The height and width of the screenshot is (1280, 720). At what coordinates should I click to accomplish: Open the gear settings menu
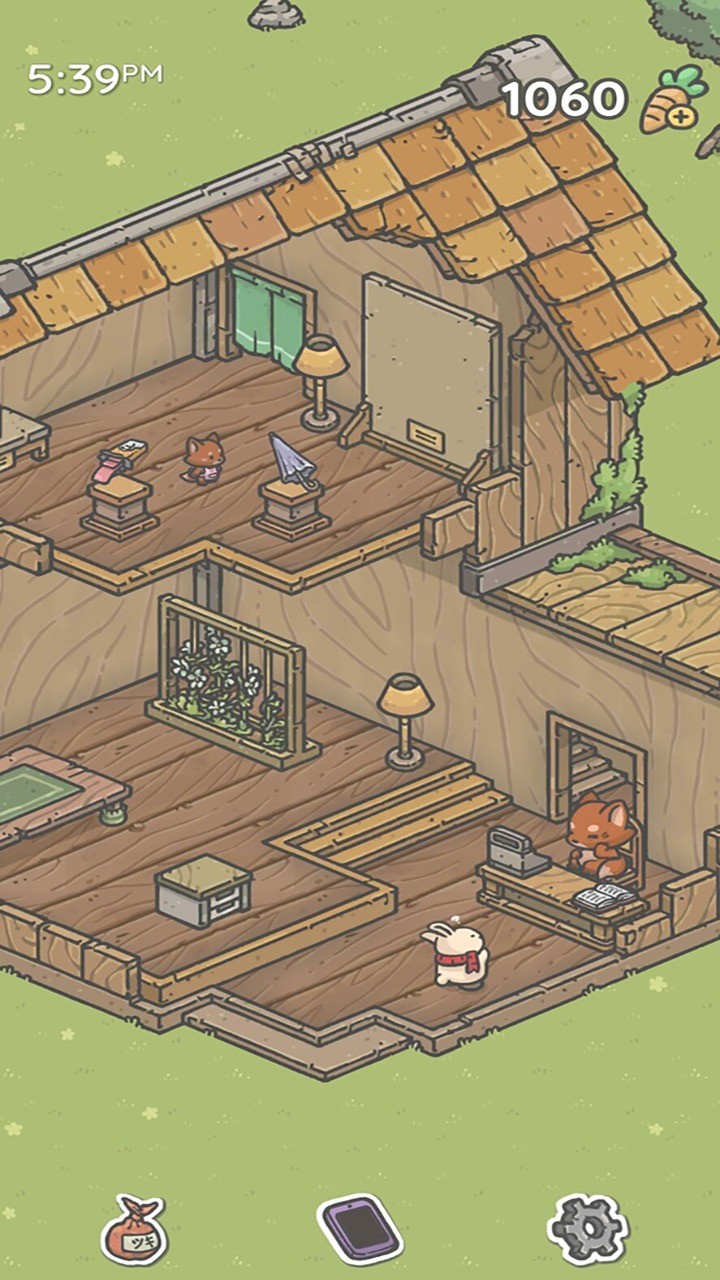click(588, 1229)
